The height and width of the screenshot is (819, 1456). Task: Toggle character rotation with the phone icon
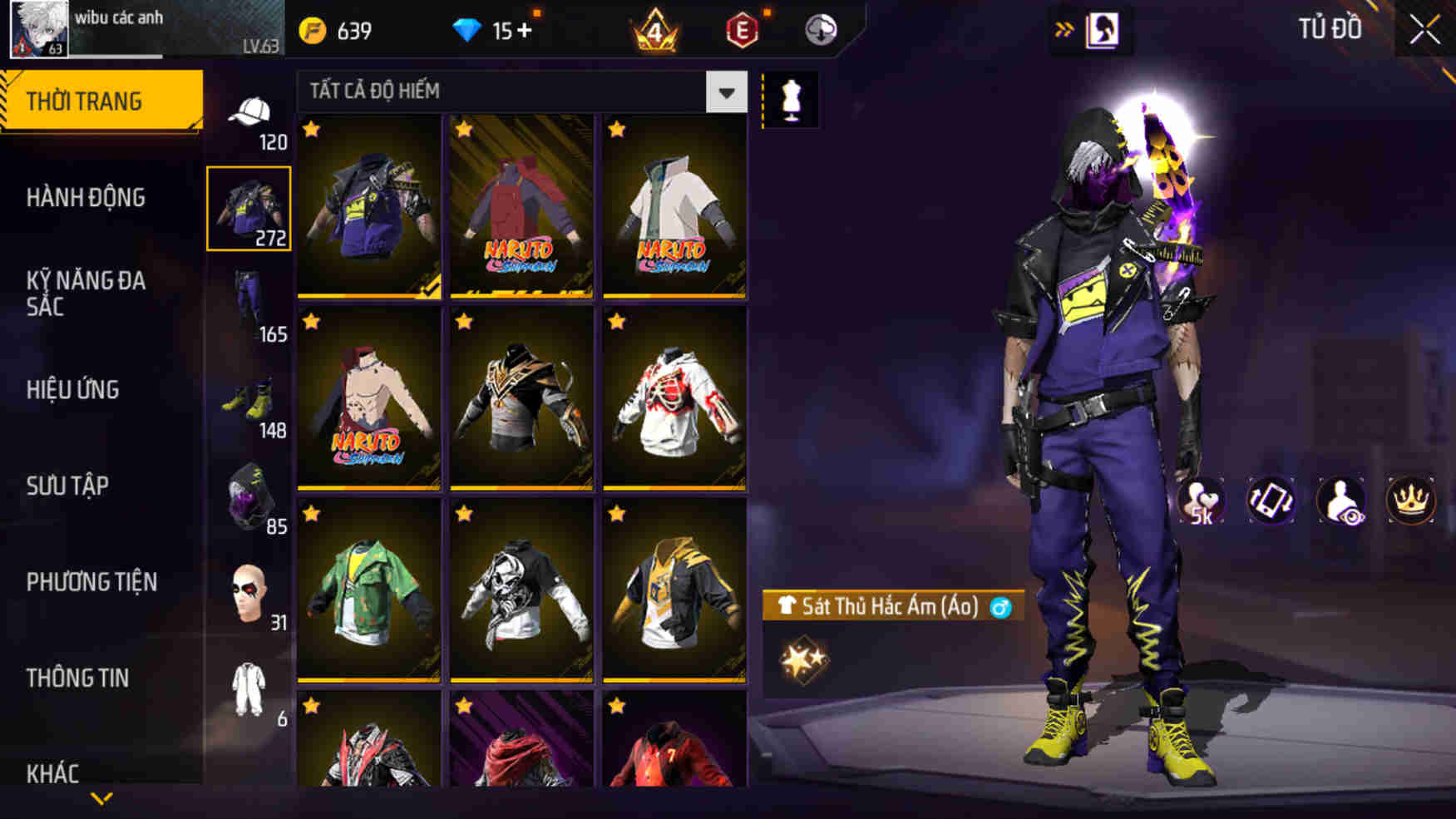coord(1271,500)
